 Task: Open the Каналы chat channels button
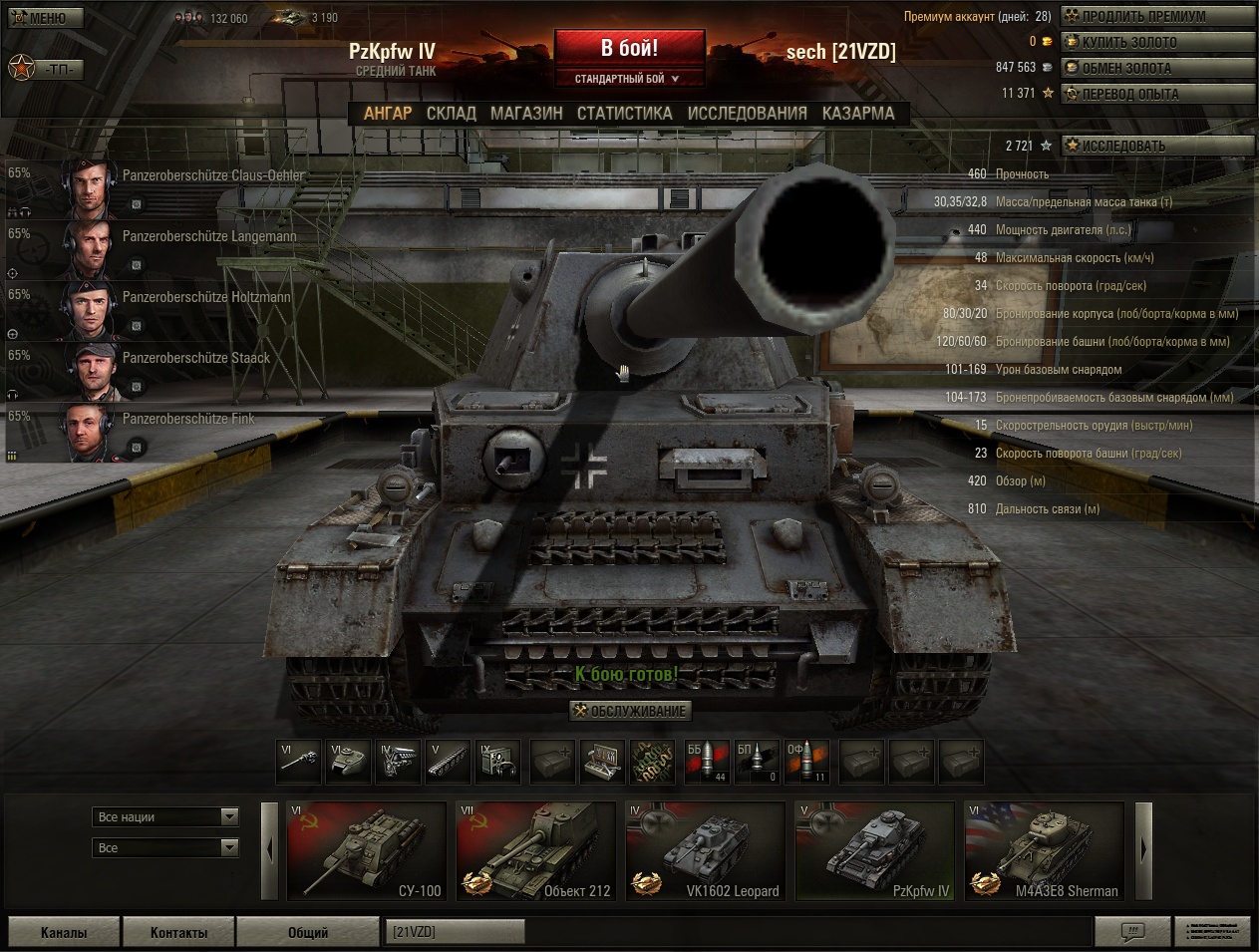click(64, 932)
